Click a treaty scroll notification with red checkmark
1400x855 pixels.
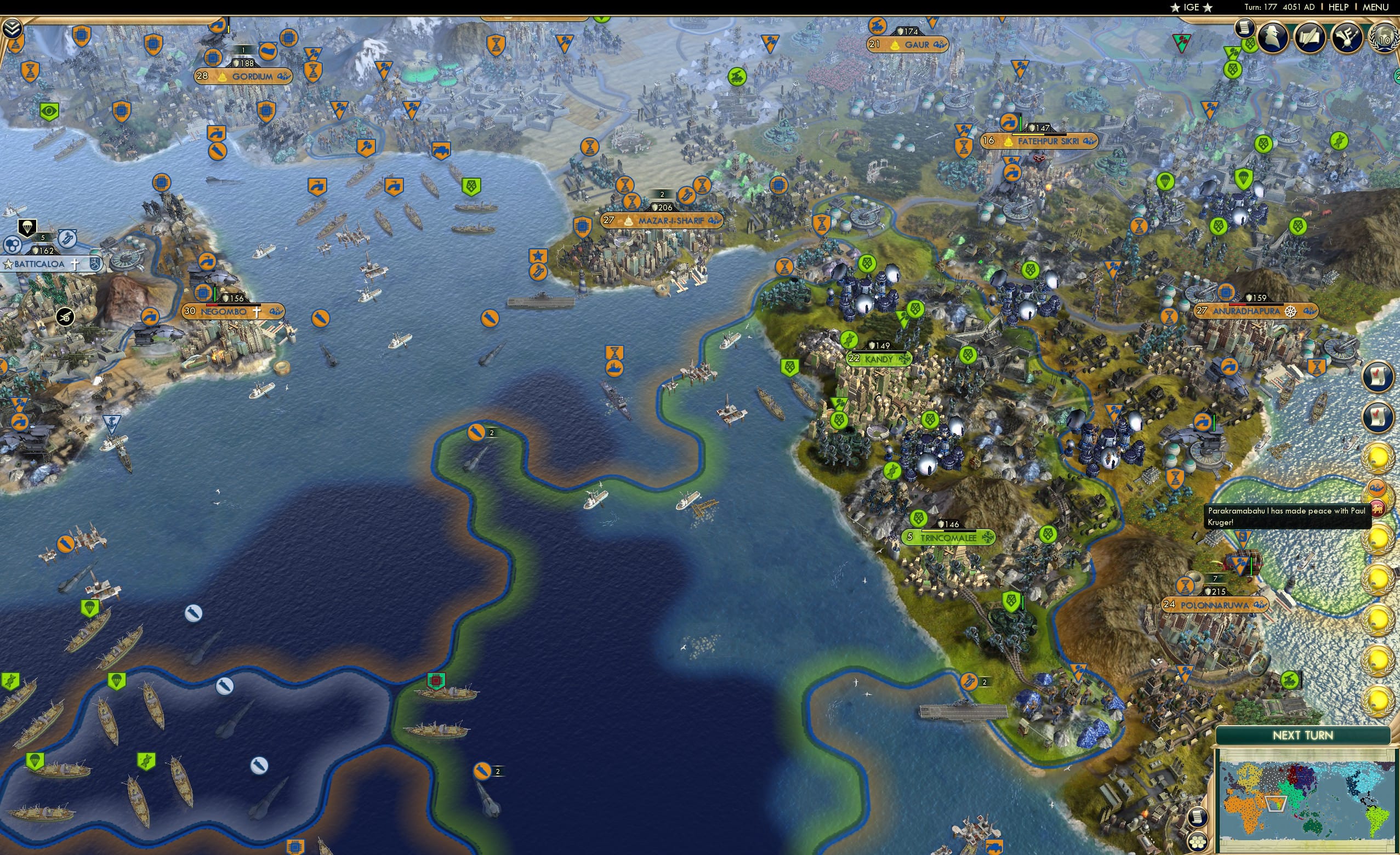click(1377, 375)
